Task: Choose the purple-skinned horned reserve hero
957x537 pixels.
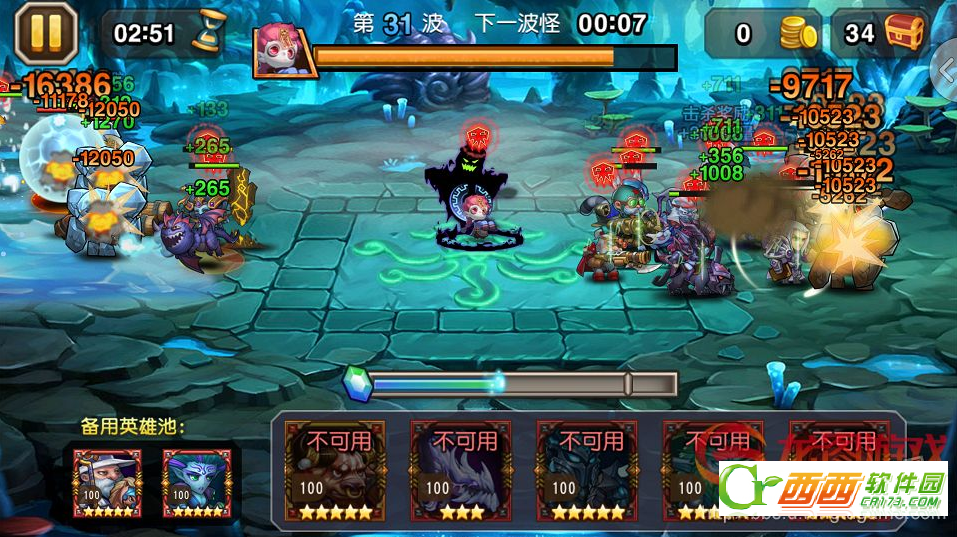Action: pos(196,483)
